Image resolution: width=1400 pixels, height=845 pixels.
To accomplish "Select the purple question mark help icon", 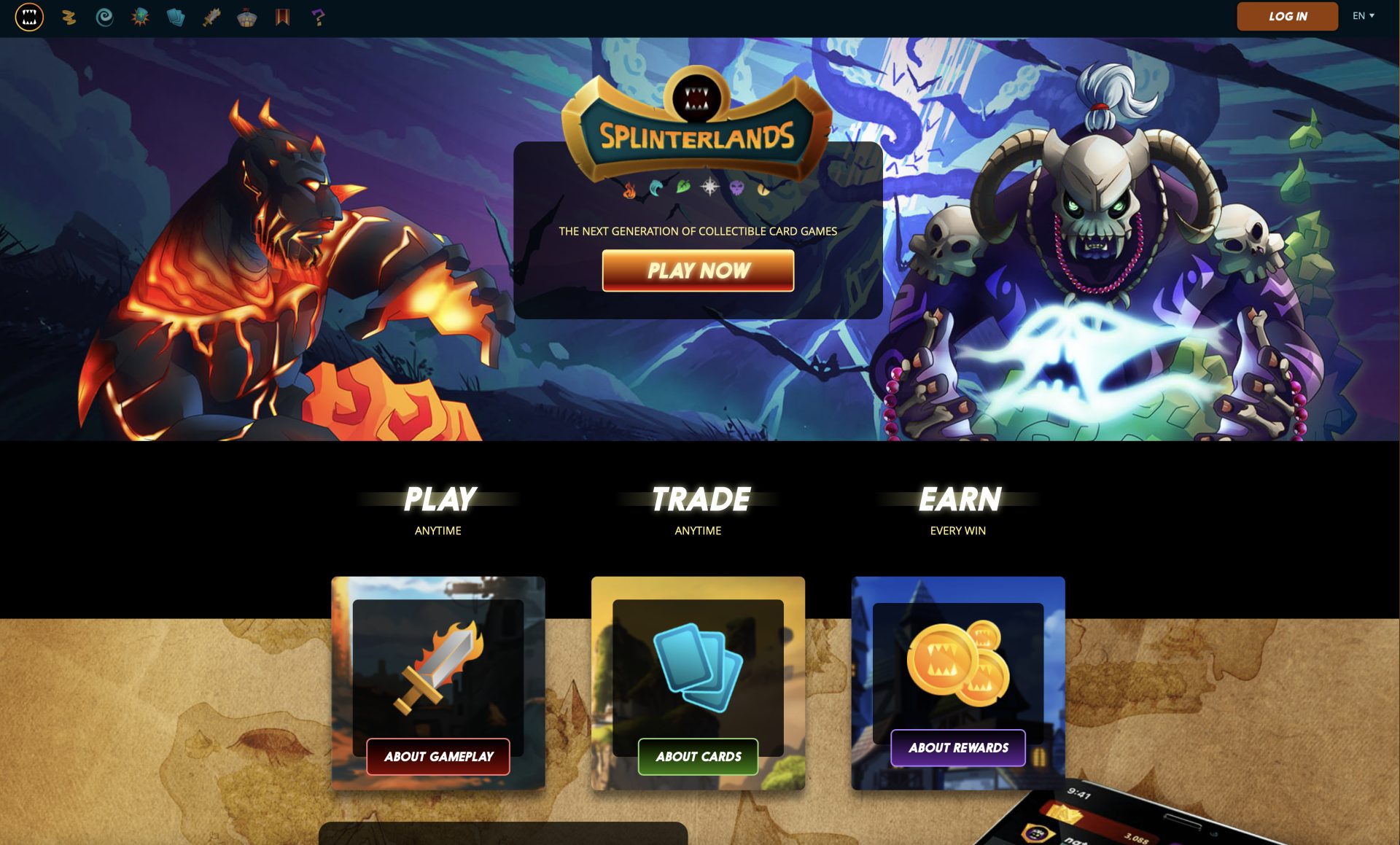I will (319, 17).
